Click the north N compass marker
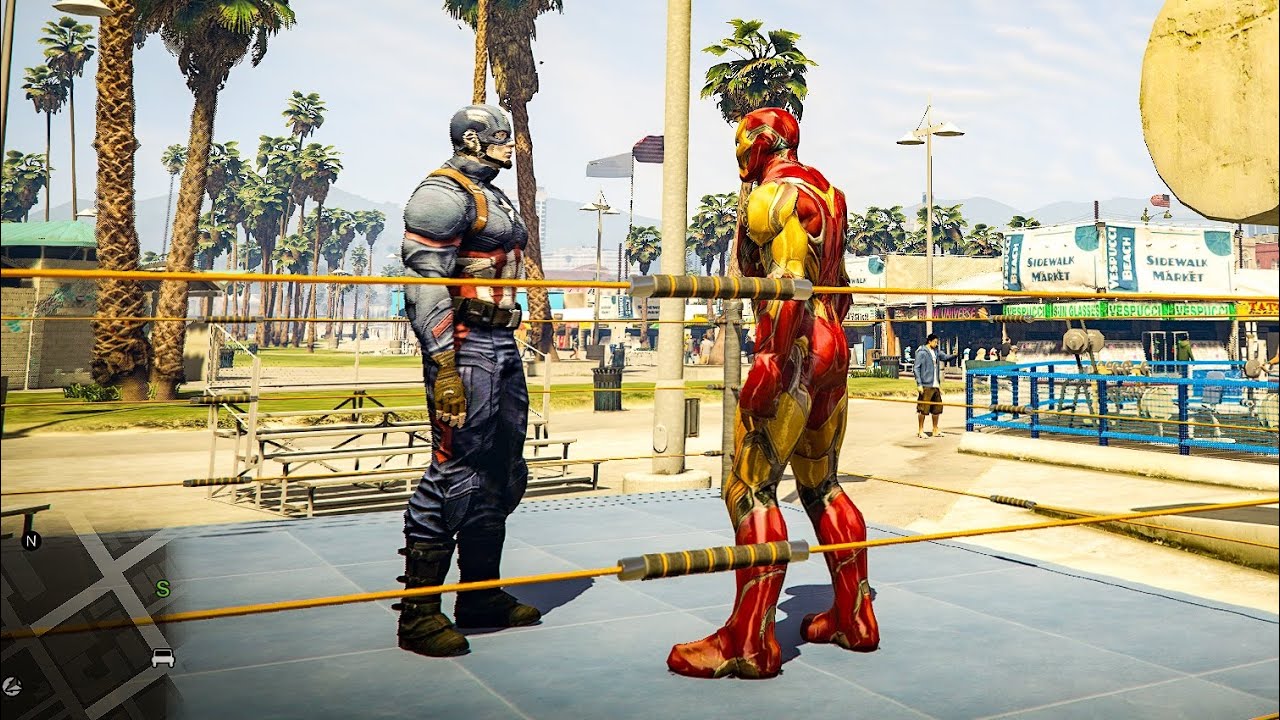 pyautogui.click(x=31, y=541)
